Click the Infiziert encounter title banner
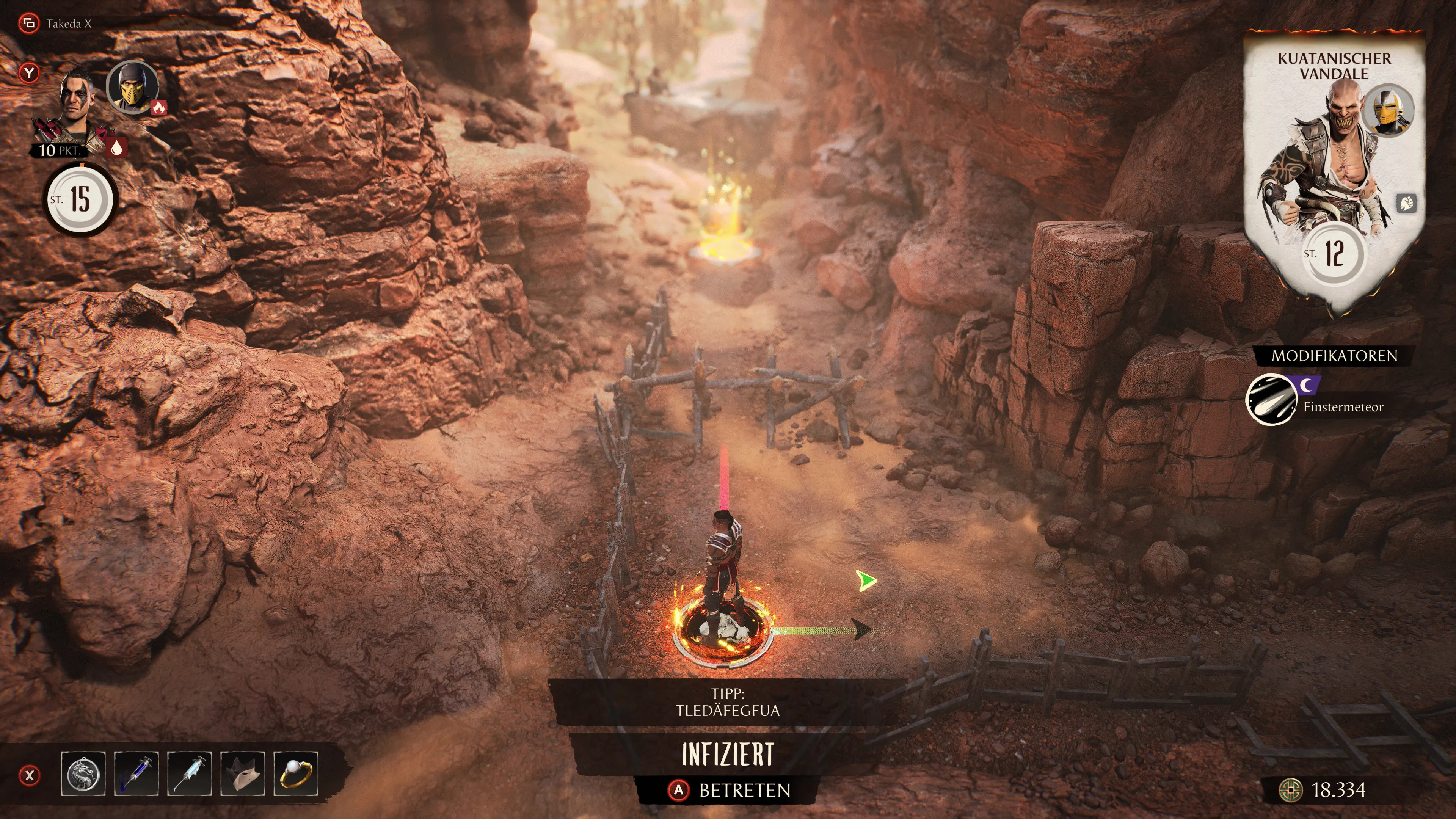The width and height of the screenshot is (1456, 819). click(x=728, y=754)
